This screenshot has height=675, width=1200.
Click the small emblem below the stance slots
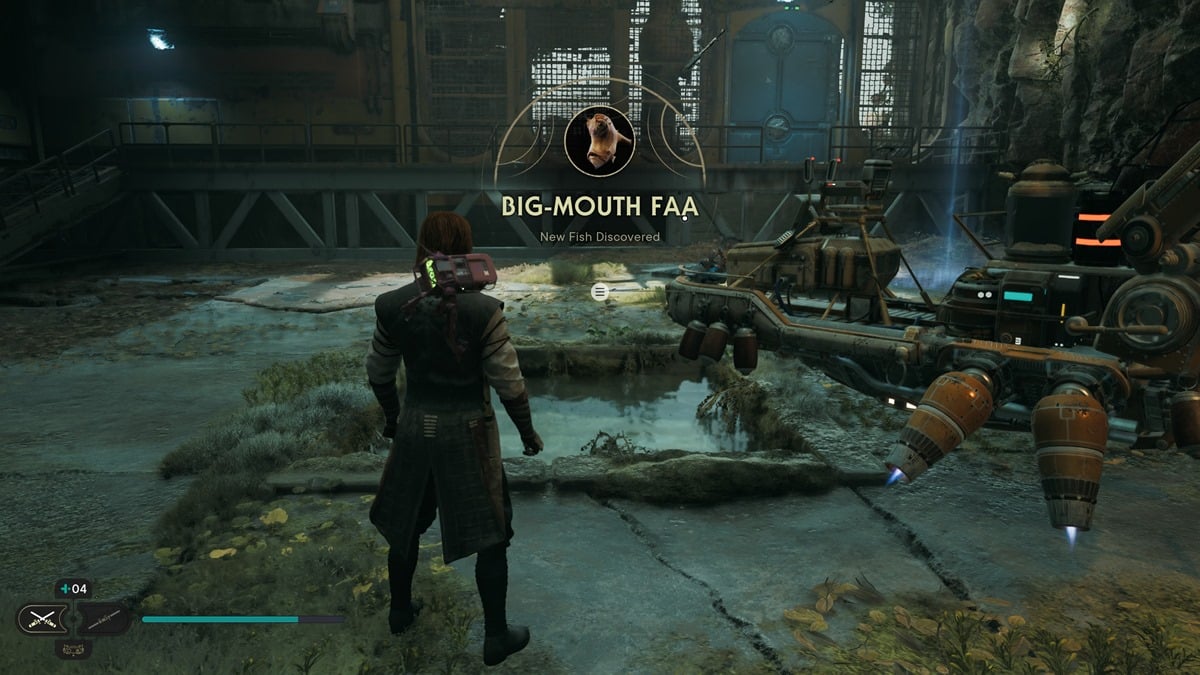coord(74,648)
